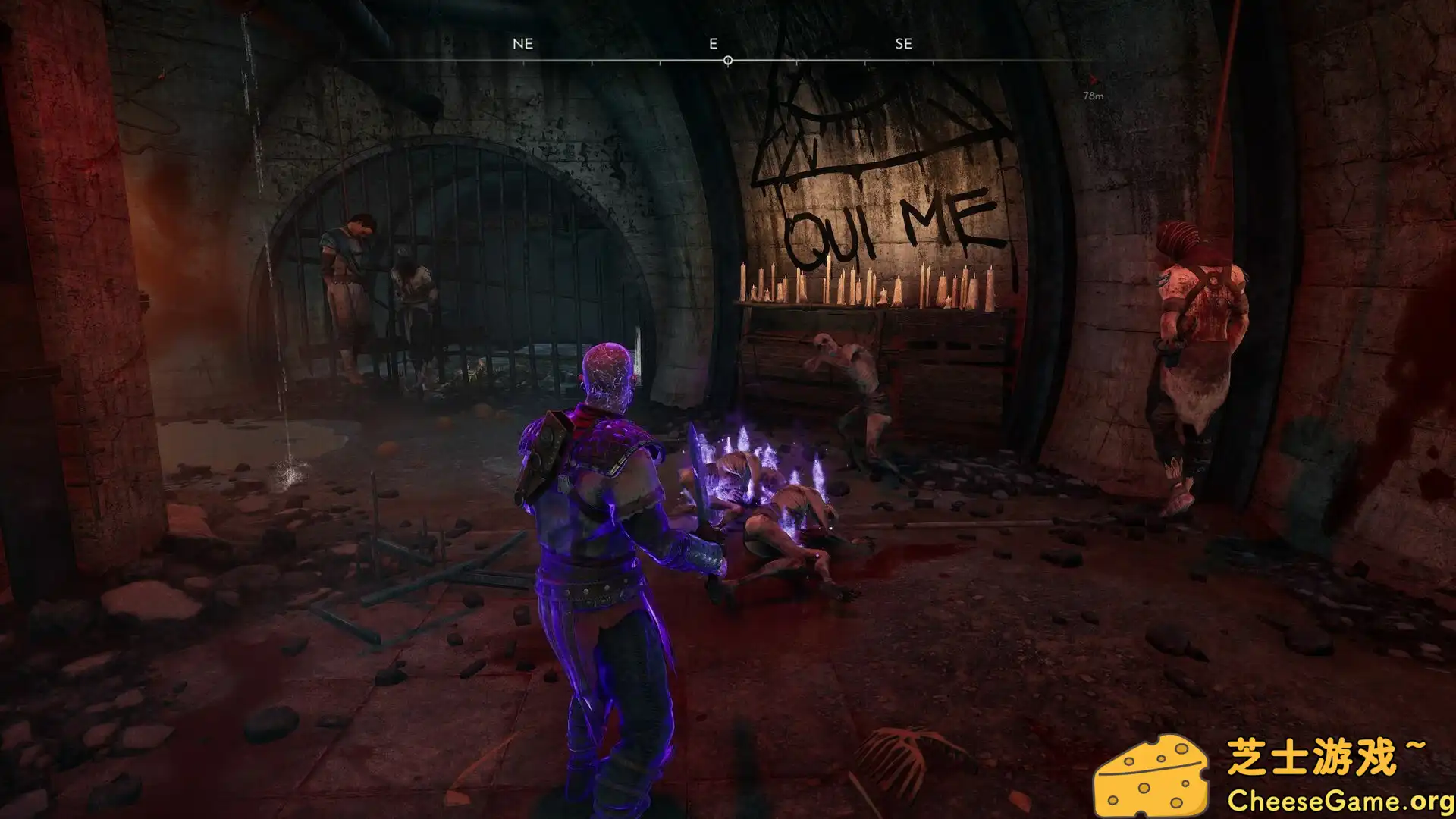
Task: Click the E marker on the compass
Action: tap(711, 43)
